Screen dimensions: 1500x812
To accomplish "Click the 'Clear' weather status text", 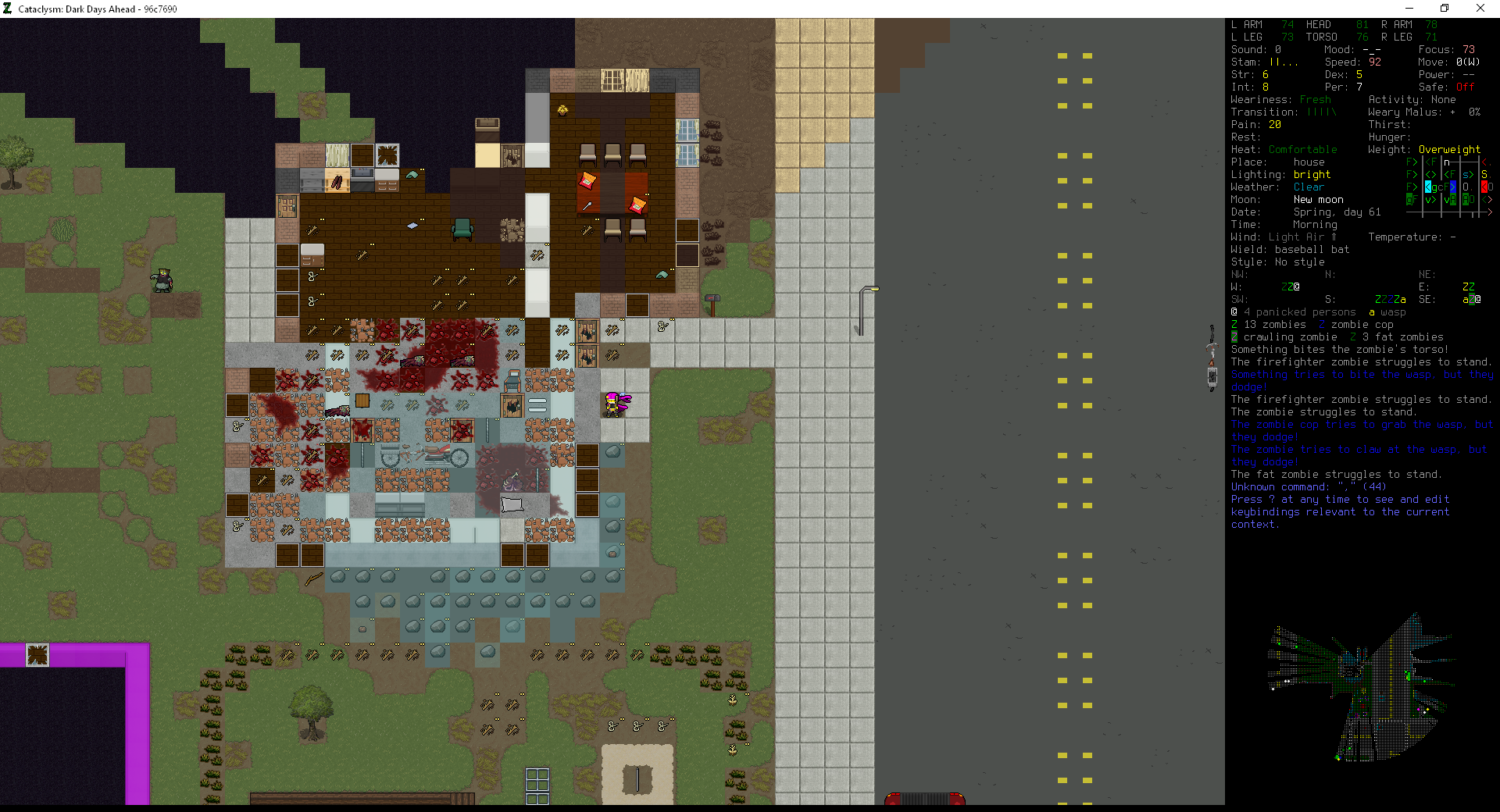I will pyautogui.click(x=1308, y=187).
